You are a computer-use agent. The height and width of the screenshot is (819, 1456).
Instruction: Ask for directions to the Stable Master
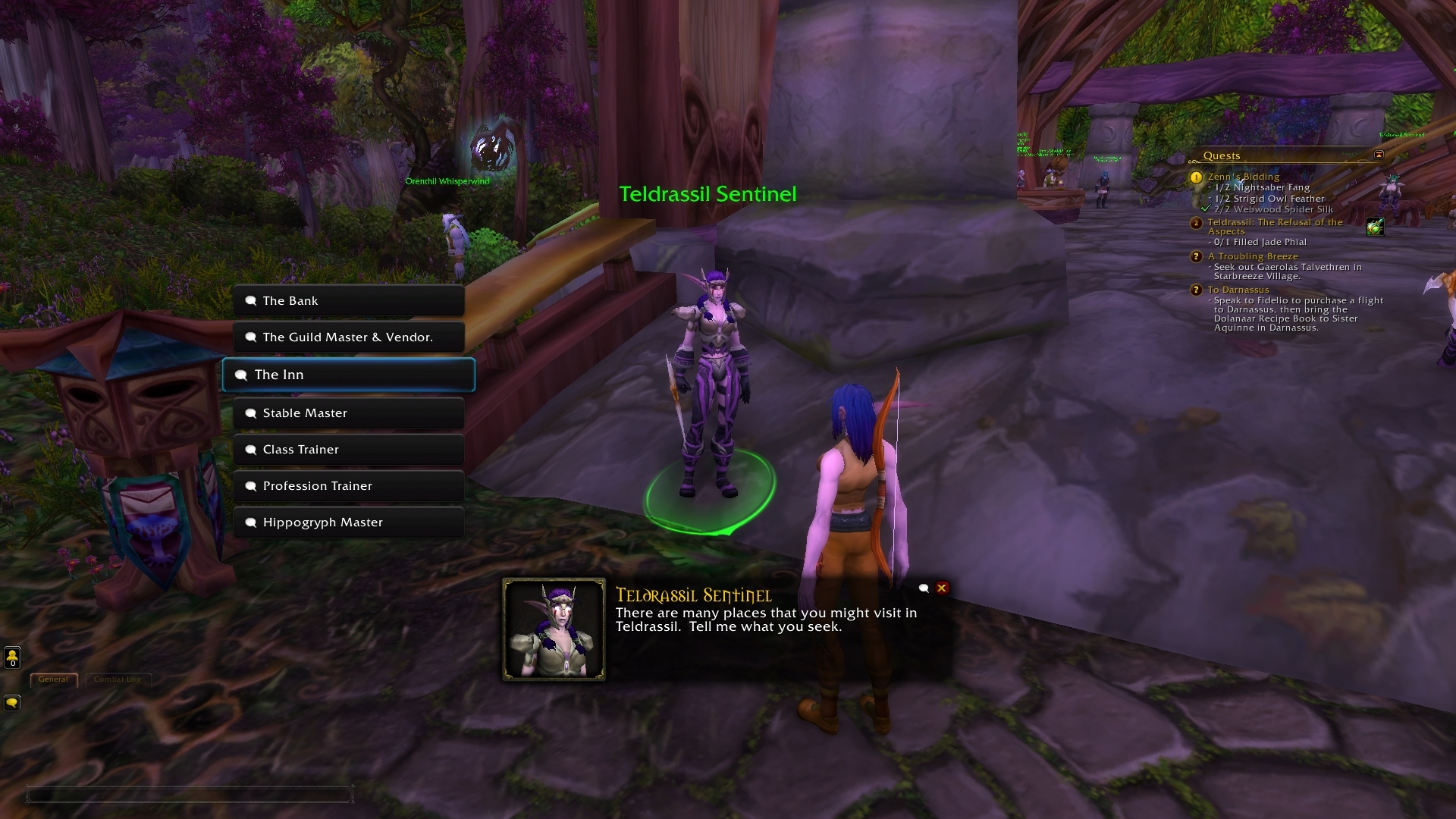coord(349,413)
